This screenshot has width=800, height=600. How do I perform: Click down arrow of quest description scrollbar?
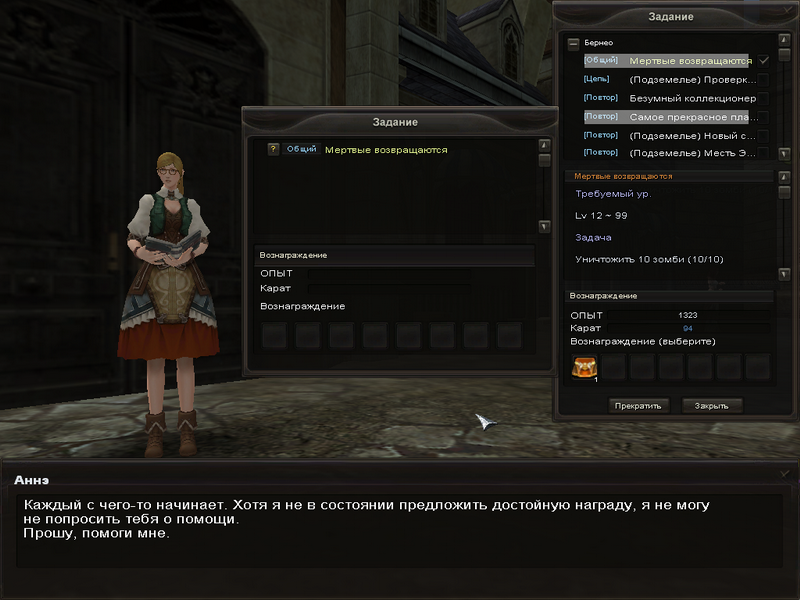[x=784, y=273]
